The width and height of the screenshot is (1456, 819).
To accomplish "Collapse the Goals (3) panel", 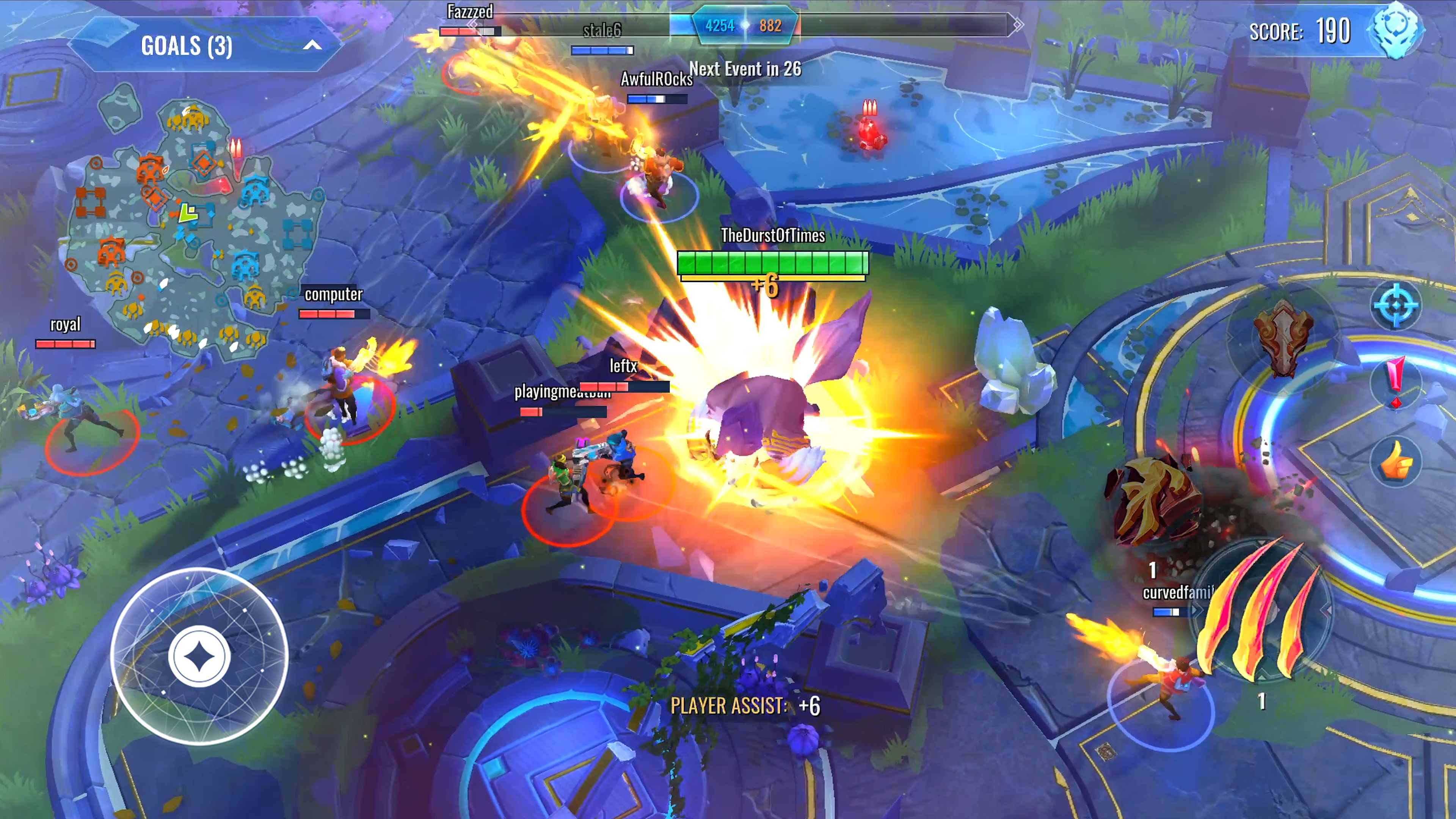I will click(312, 46).
